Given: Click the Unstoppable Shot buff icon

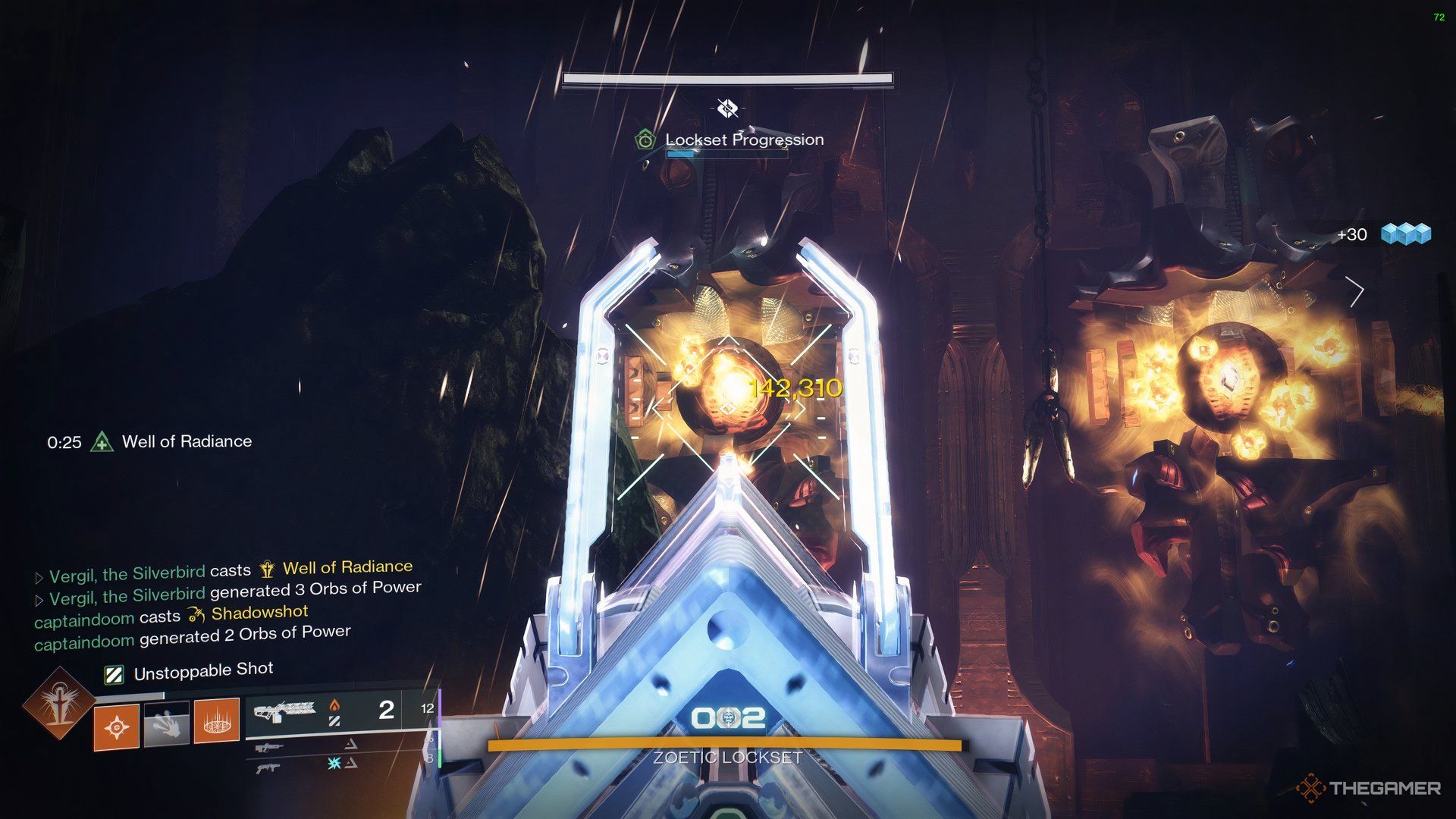Looking at the screenshot, I should point(114,674).
